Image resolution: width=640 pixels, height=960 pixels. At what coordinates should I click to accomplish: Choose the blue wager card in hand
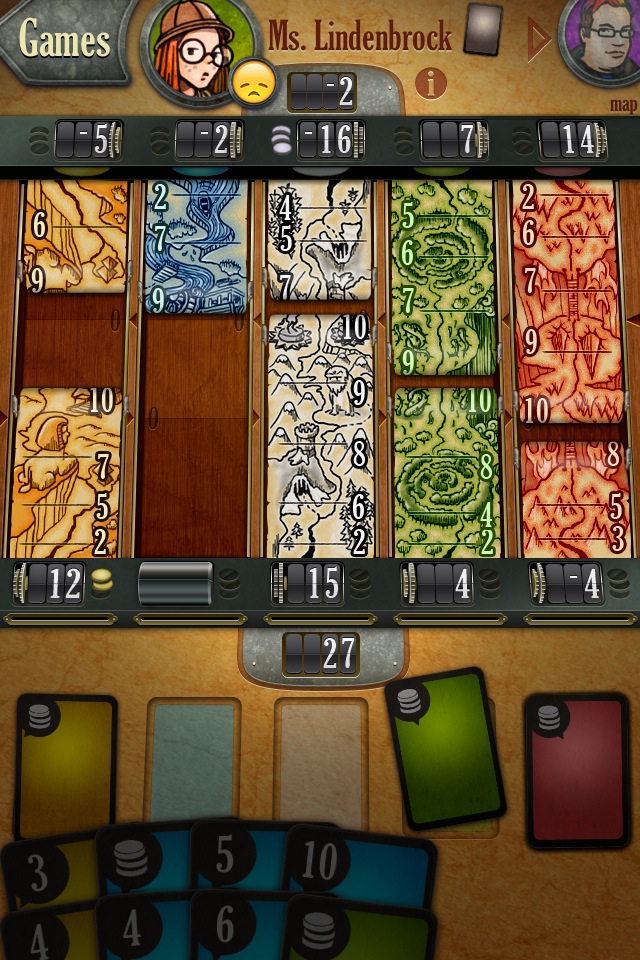(140, 862)
